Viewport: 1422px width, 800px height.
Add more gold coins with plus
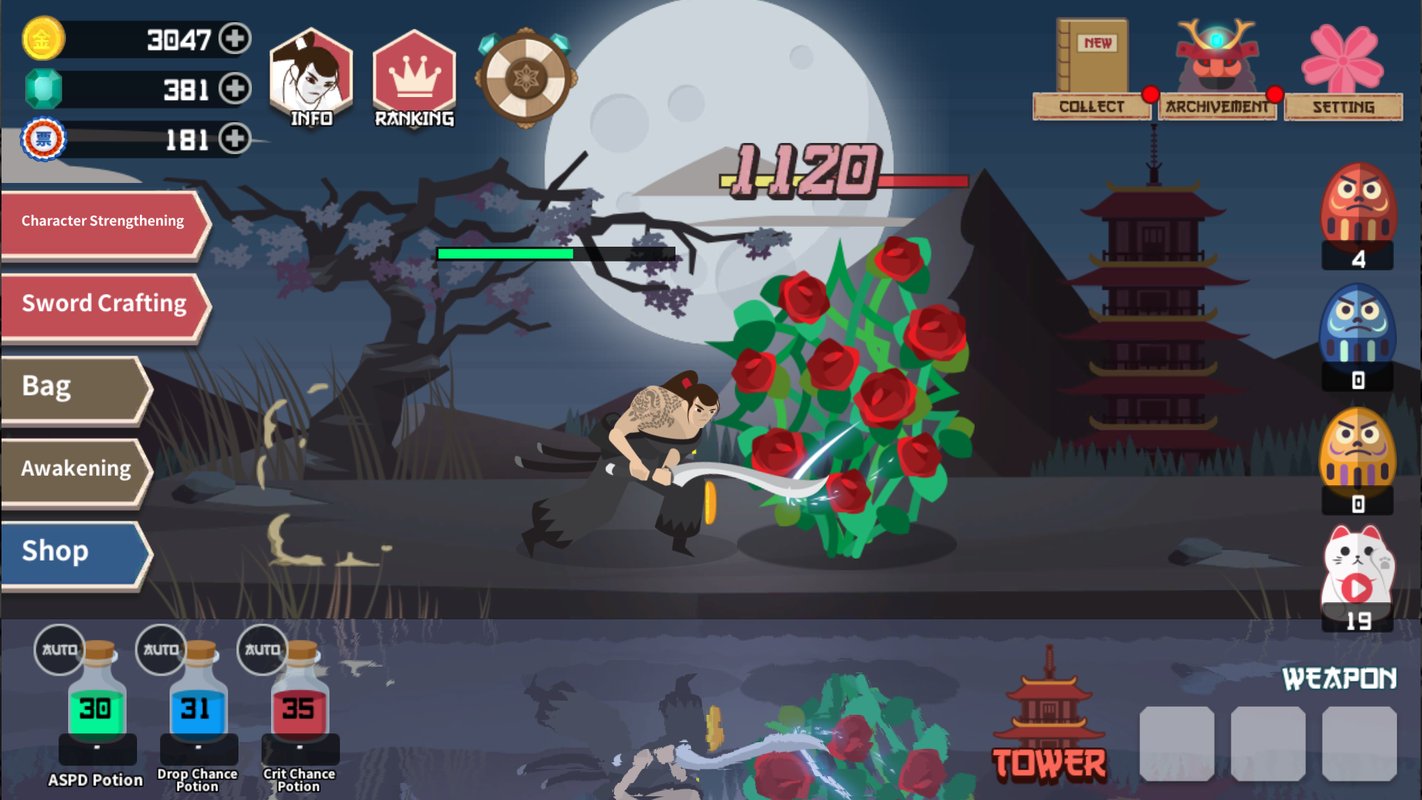235,39
